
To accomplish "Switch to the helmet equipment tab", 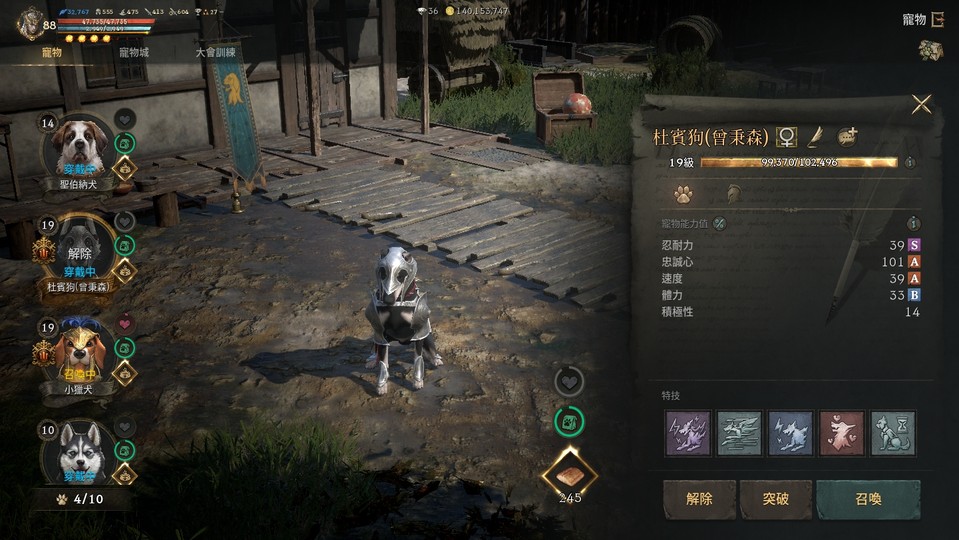I will (x=733, y=193).
